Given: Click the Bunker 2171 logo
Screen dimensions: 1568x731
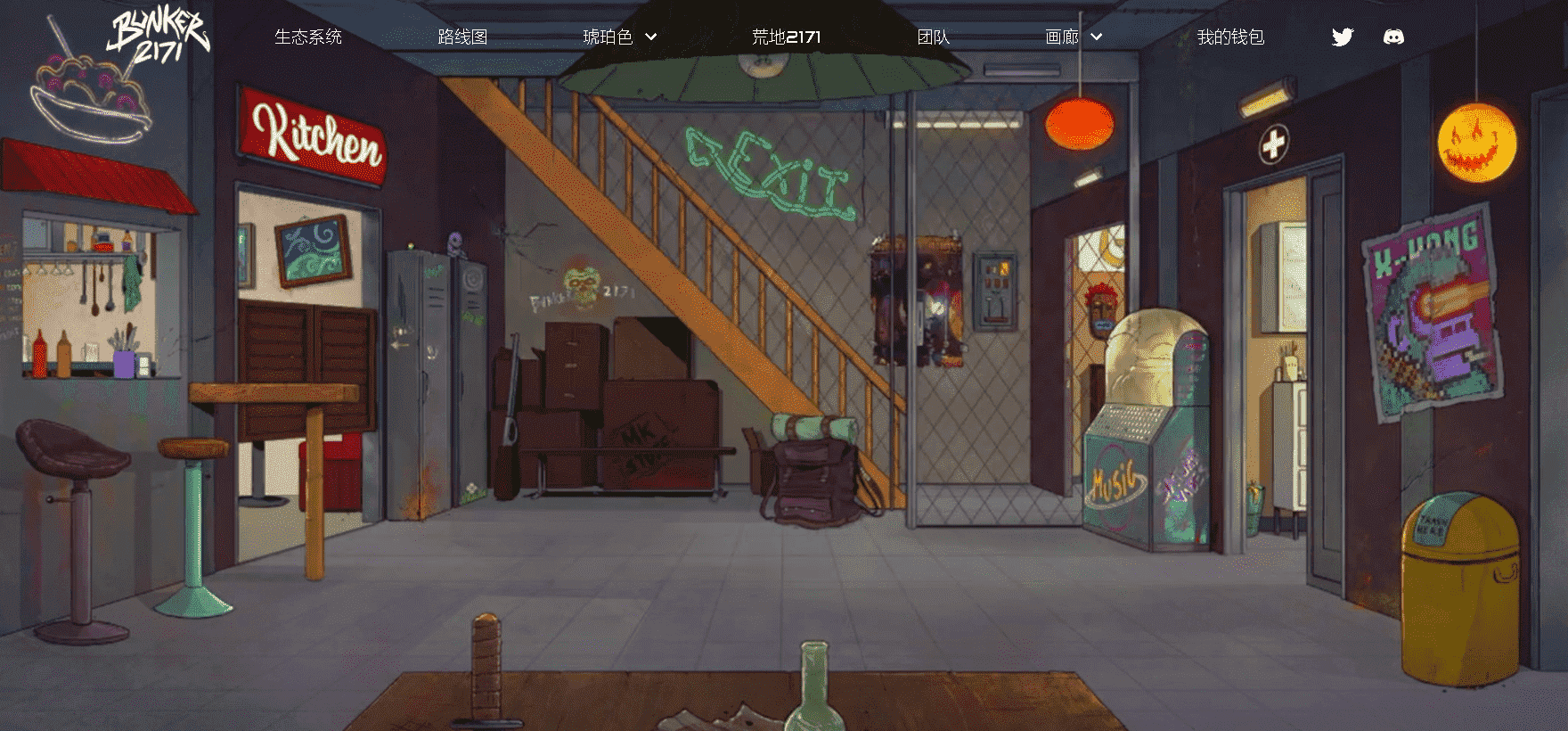Looking at the screenshot, I should click(x=159, y=37).
